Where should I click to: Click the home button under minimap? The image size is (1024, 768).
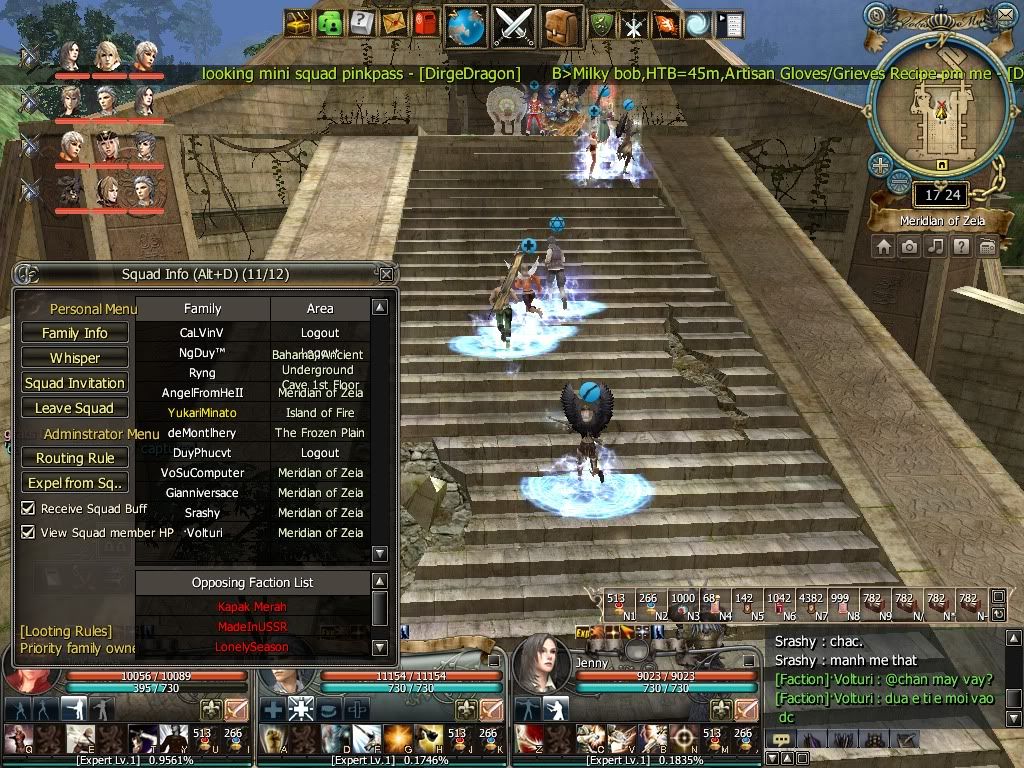pyautogui.click(x=883, y=246)
